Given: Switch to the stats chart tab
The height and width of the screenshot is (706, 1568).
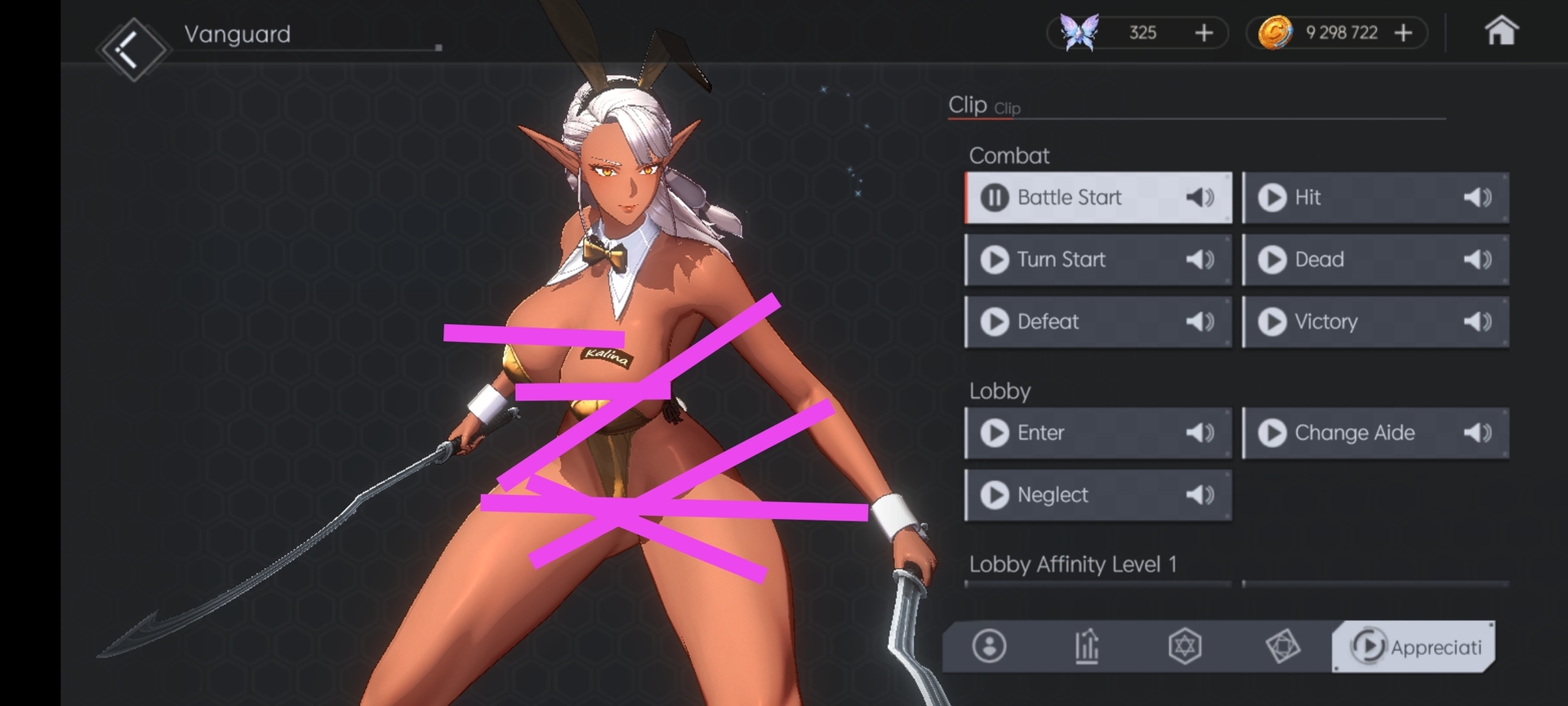Looking at the screenshot, I should 1086,646.
